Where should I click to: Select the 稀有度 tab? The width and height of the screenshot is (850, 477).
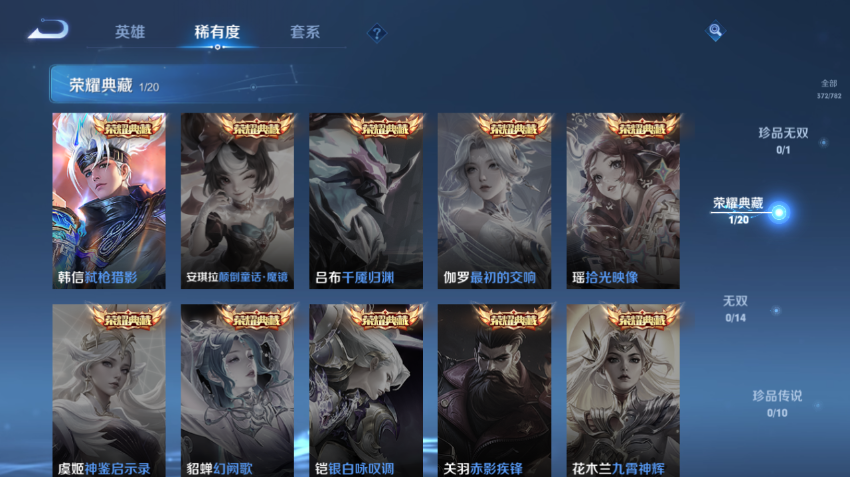217,32
